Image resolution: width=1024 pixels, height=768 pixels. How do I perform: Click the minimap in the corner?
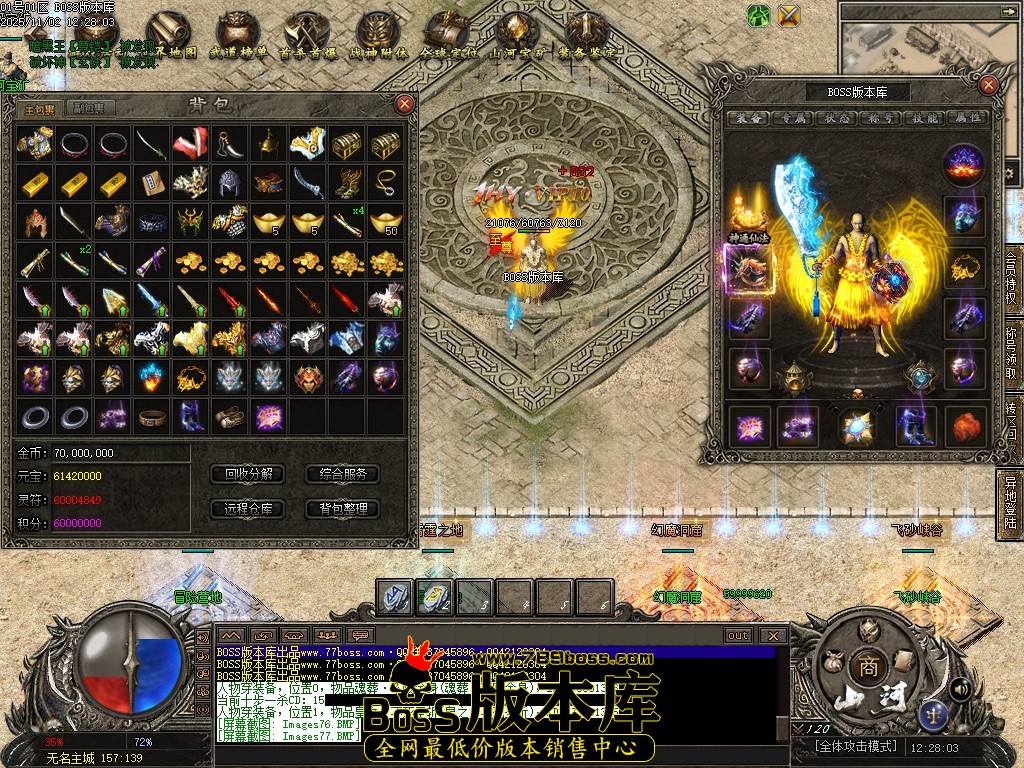click(930, 45)
